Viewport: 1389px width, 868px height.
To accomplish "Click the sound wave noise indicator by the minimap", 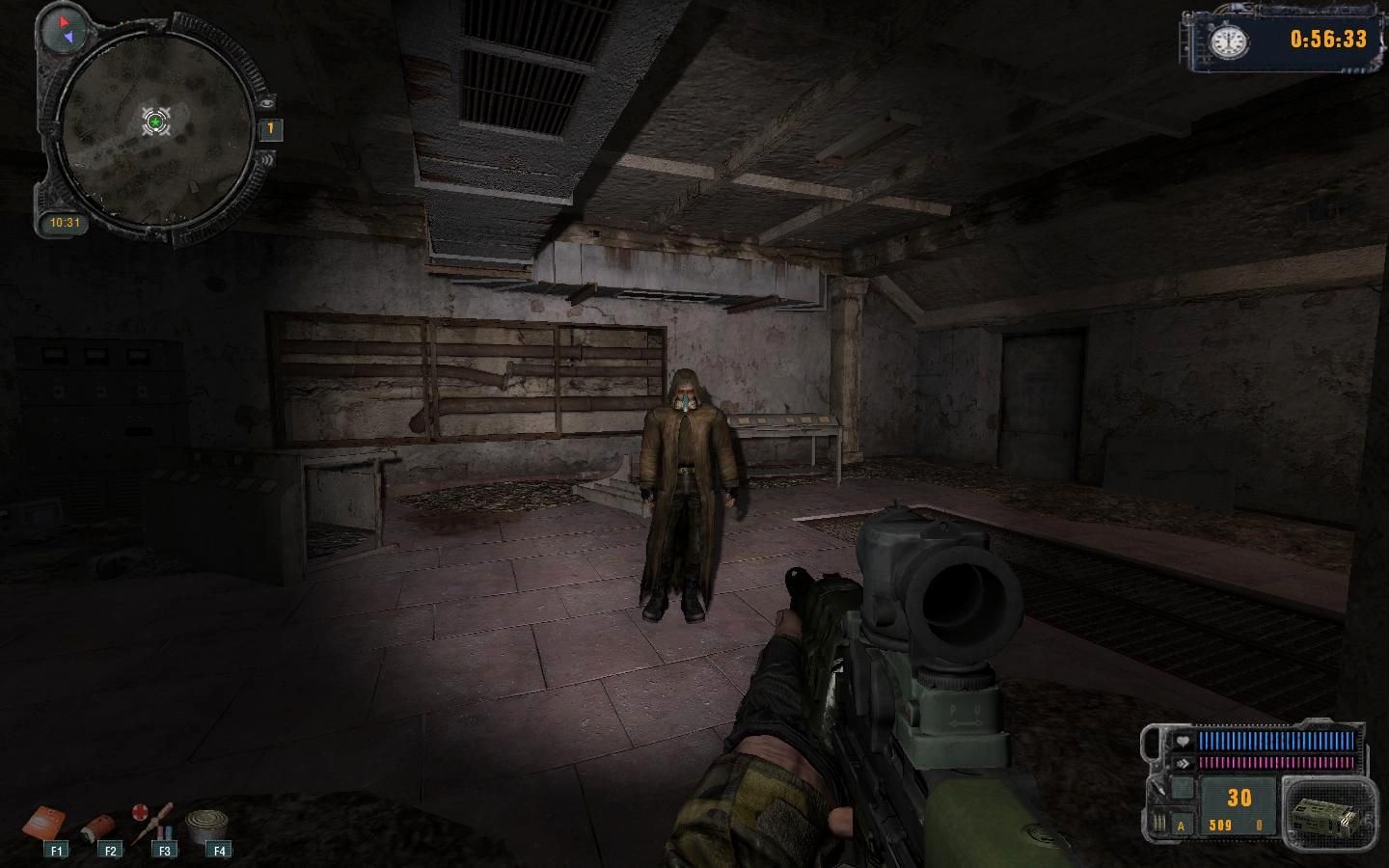I will [266, 158].
